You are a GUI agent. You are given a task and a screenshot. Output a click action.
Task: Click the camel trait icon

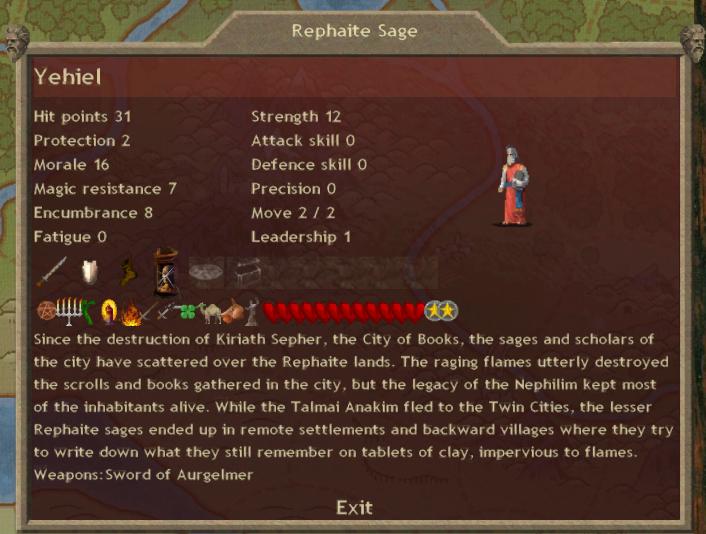tap(213, 312)
